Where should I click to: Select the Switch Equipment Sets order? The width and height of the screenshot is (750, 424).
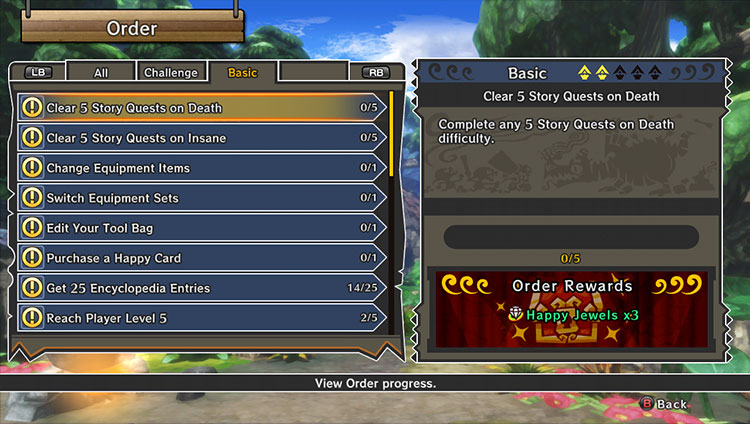click(200, 198)
